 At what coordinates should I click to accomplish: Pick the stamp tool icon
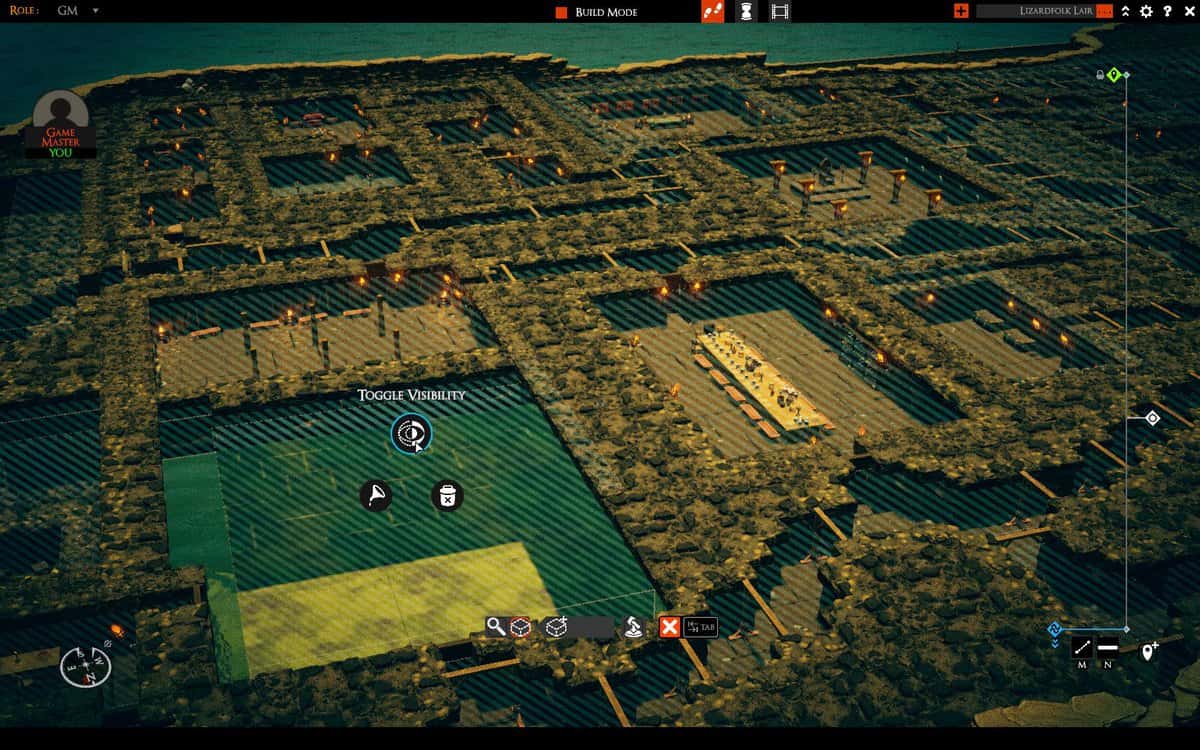(633, 627)
